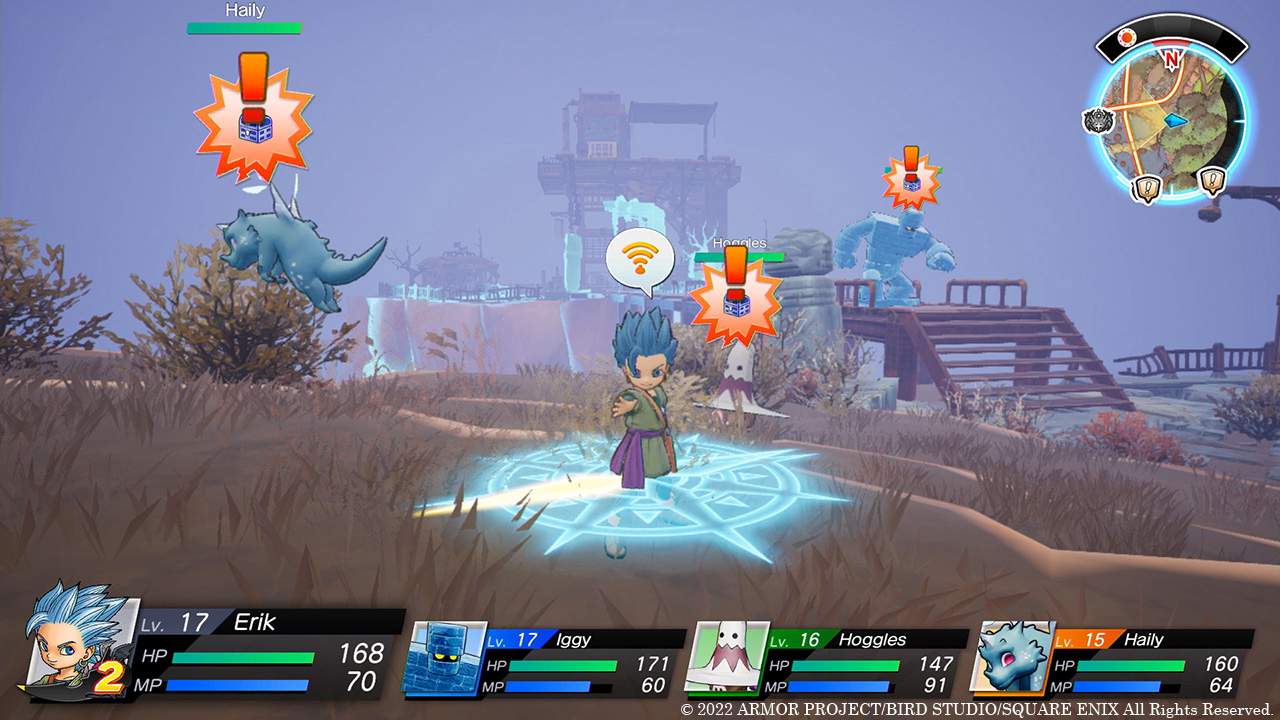
Task: Click the green health bar above Haily's name
Action: tap(244, 26)
